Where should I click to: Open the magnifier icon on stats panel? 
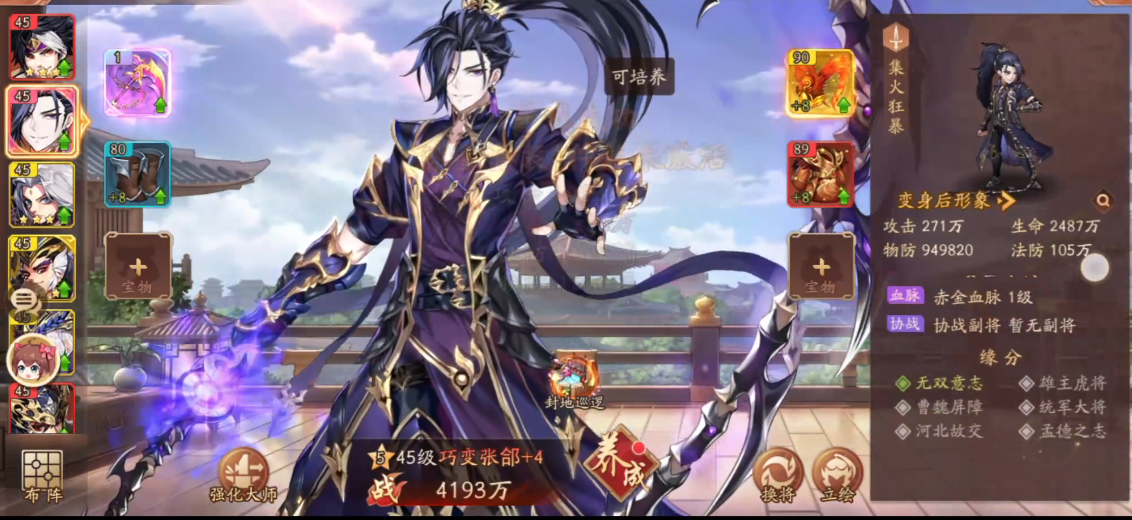pyautogui.click(x=1102, y=201)
